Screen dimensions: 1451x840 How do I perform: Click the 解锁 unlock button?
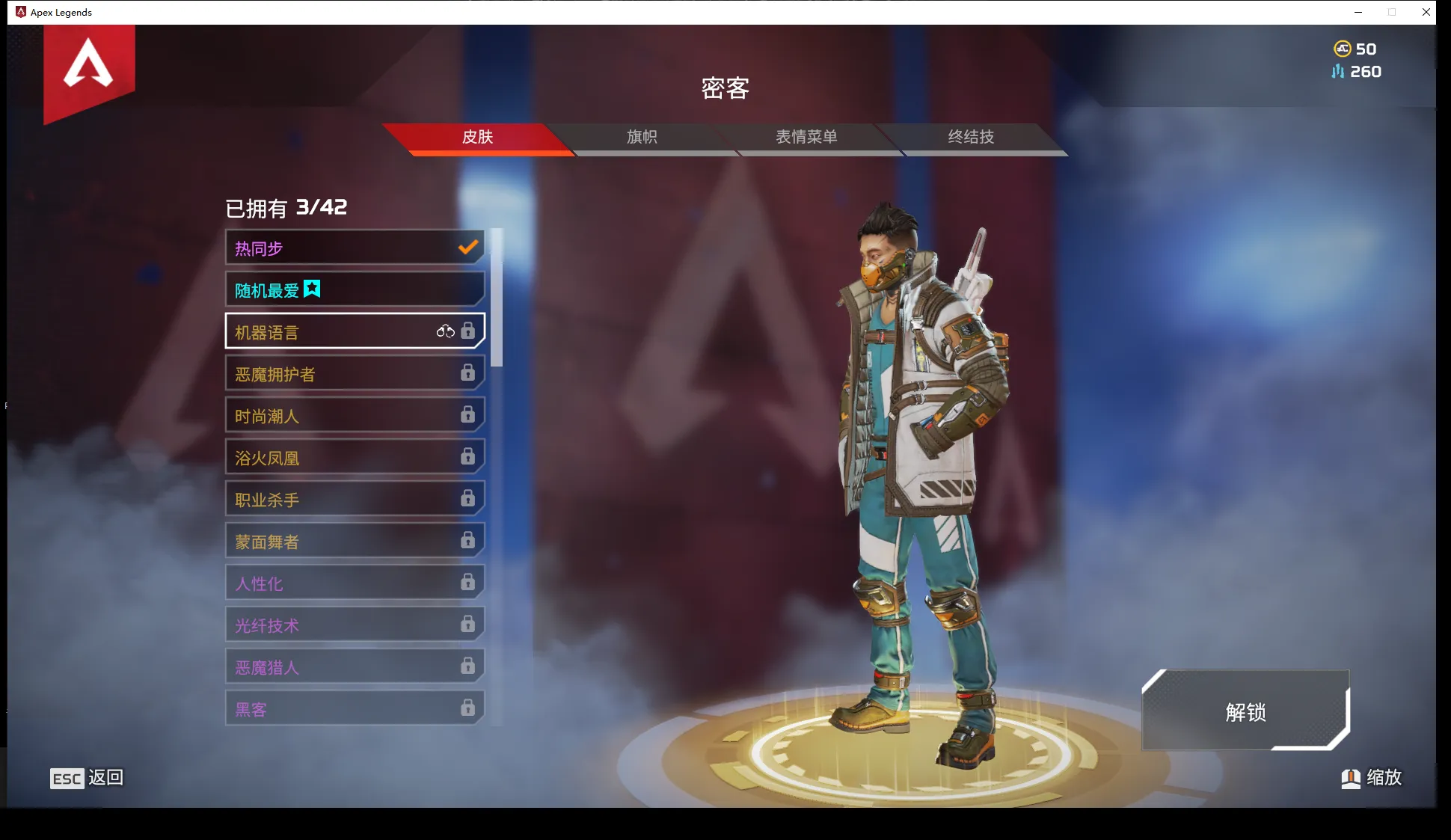pos(1245,711)
